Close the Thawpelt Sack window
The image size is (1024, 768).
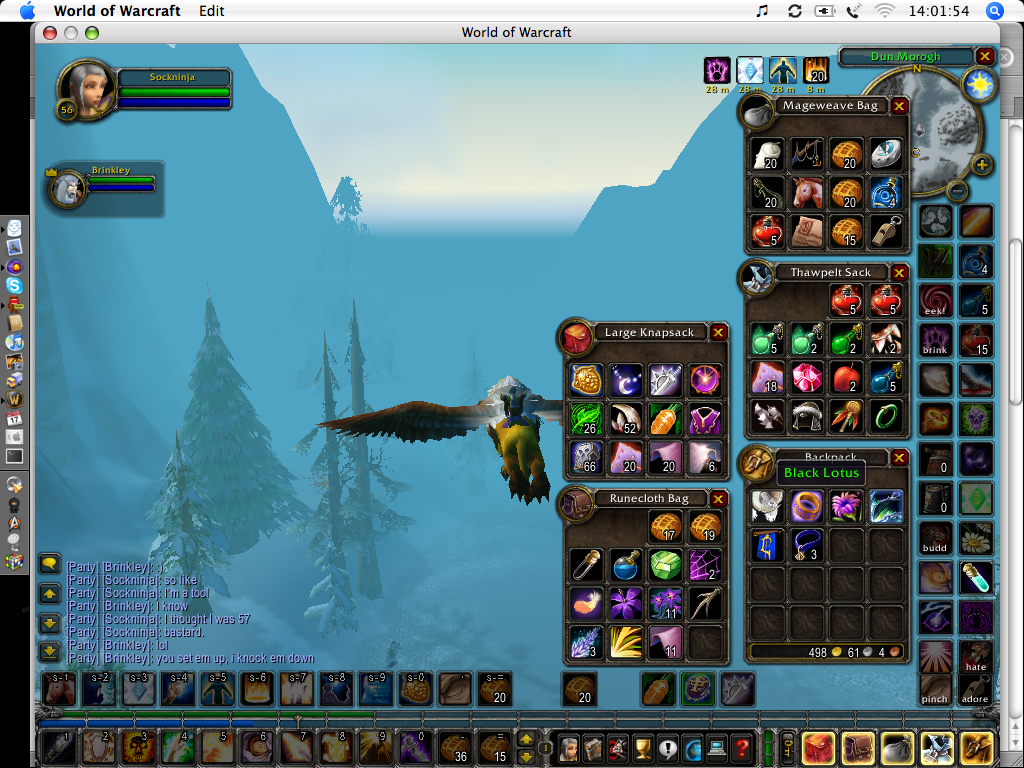pos(899,273)
